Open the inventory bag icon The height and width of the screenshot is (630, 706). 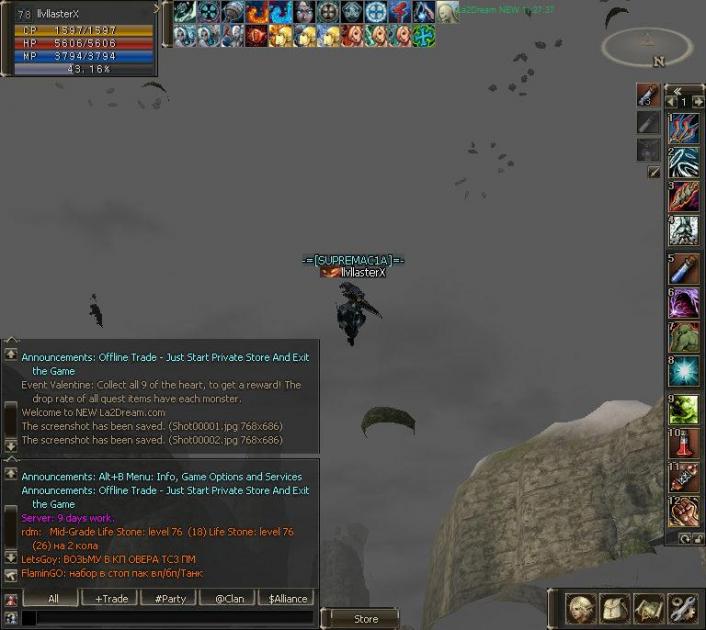(x=614, y=607)
